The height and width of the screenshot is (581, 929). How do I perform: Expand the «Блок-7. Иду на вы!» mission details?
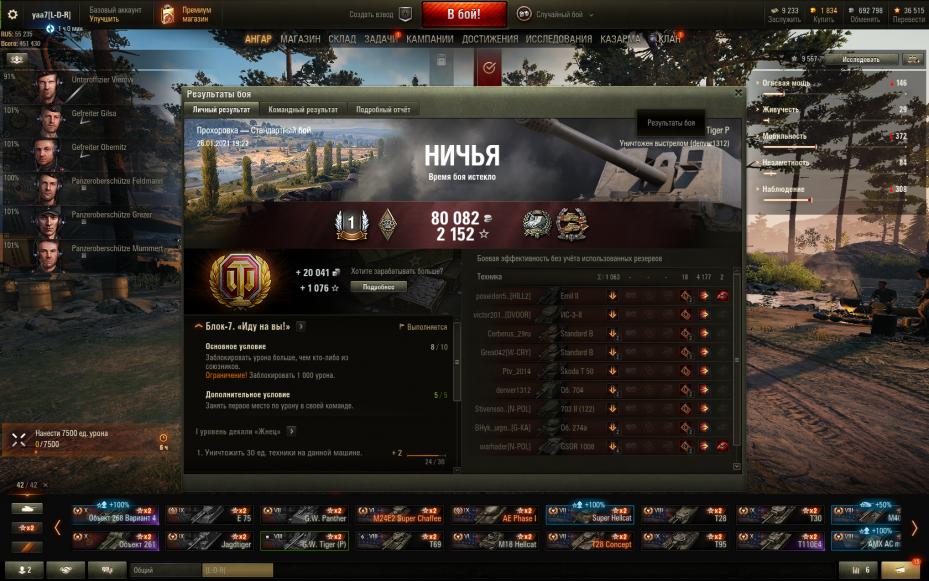[x=301, y=326]
